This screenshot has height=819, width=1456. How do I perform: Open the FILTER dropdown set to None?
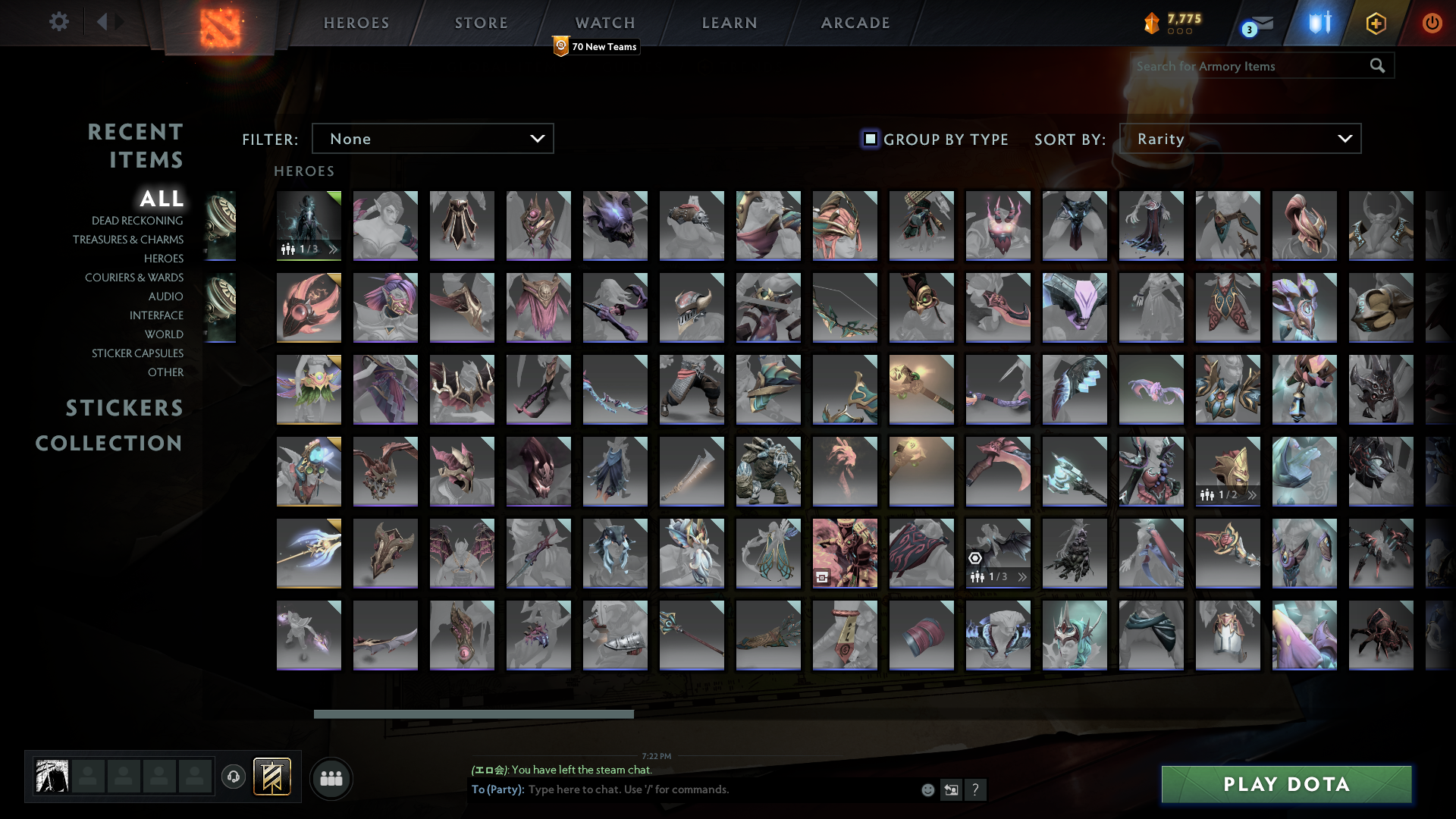(x=432, y=138)
